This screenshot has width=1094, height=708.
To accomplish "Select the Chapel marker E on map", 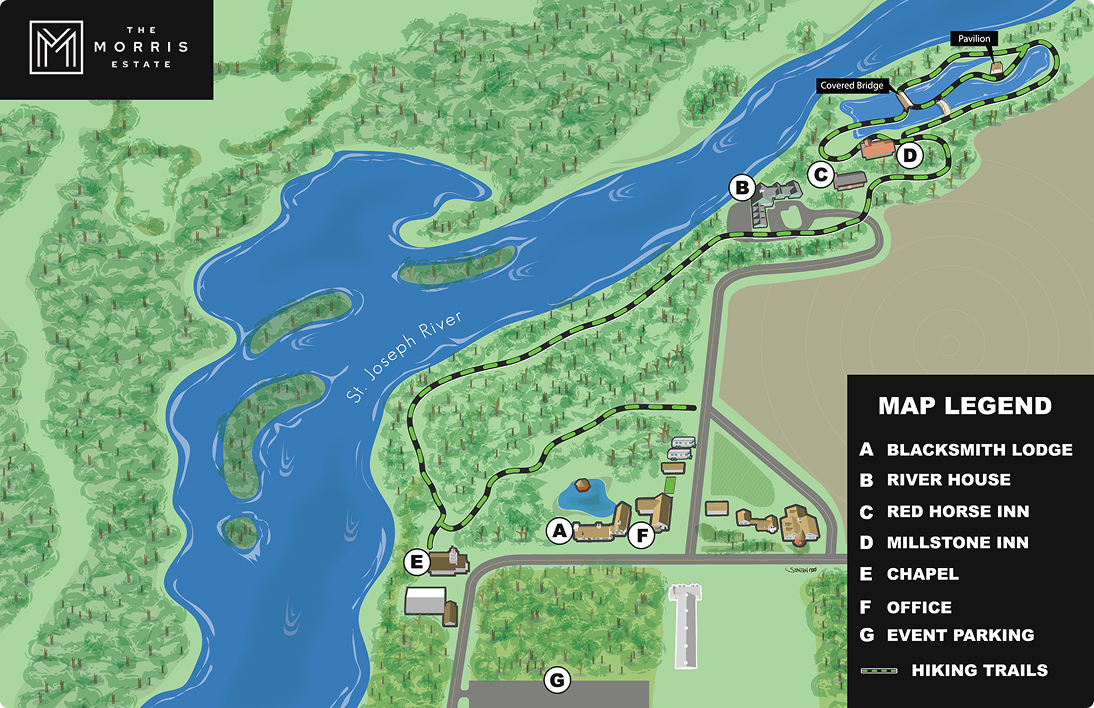I will (417, 562).
